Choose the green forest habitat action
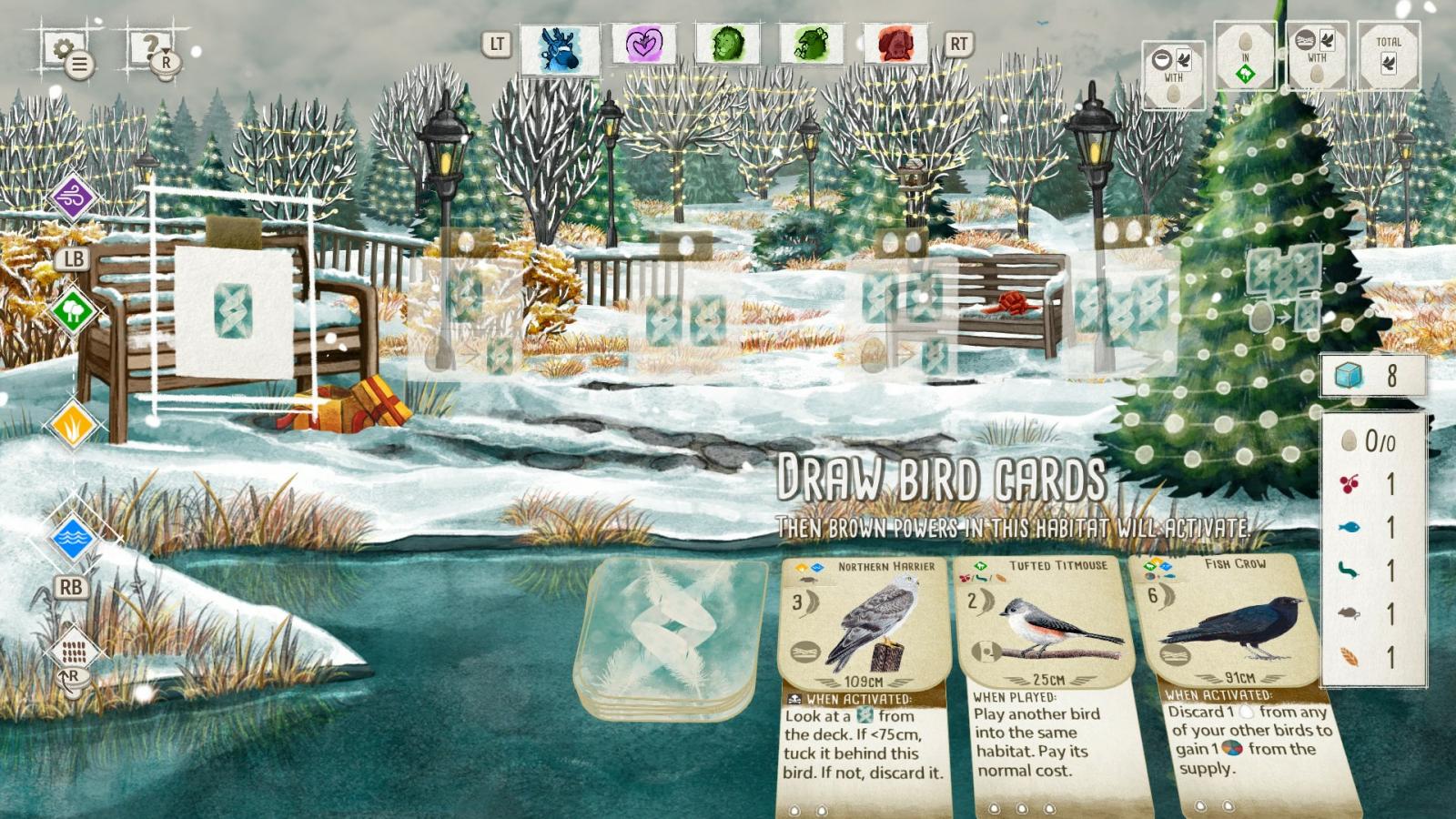Image resolution: width=1456 pixels, height=819 pixels. (73, 311)
